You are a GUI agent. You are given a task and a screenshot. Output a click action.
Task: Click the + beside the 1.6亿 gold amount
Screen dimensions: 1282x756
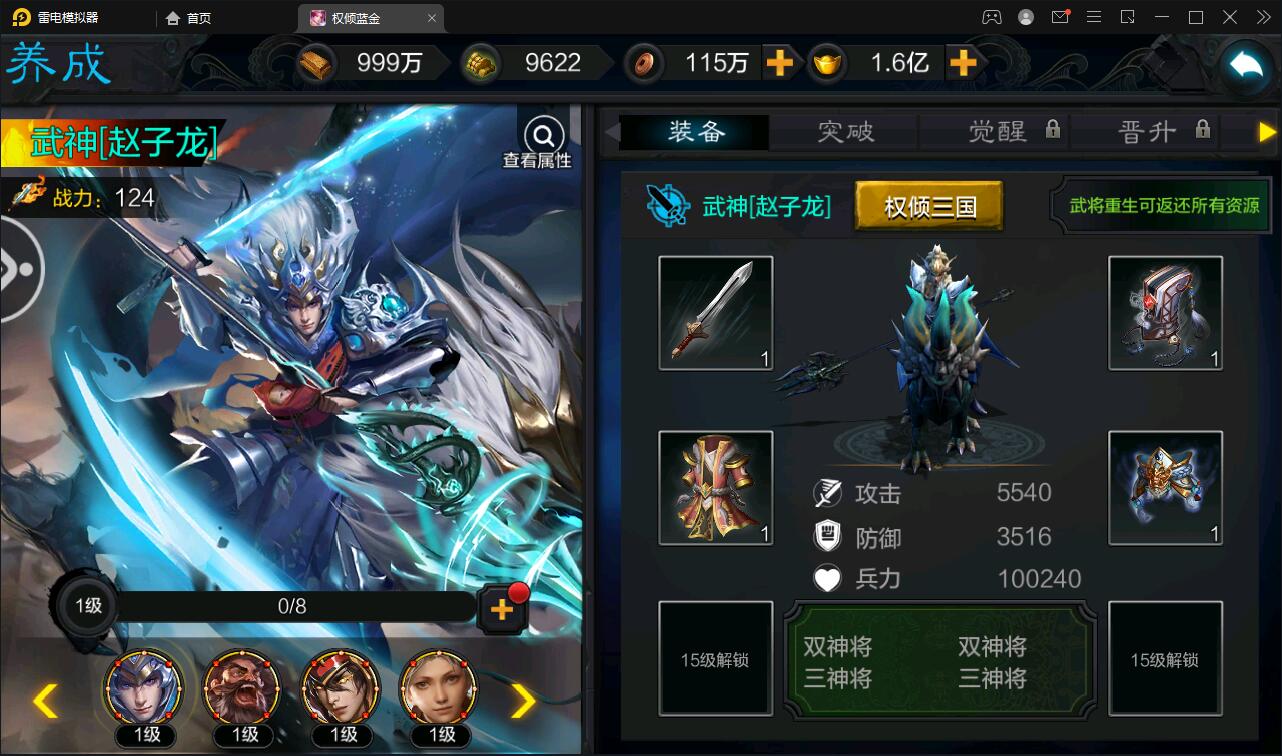click(963, 62)
